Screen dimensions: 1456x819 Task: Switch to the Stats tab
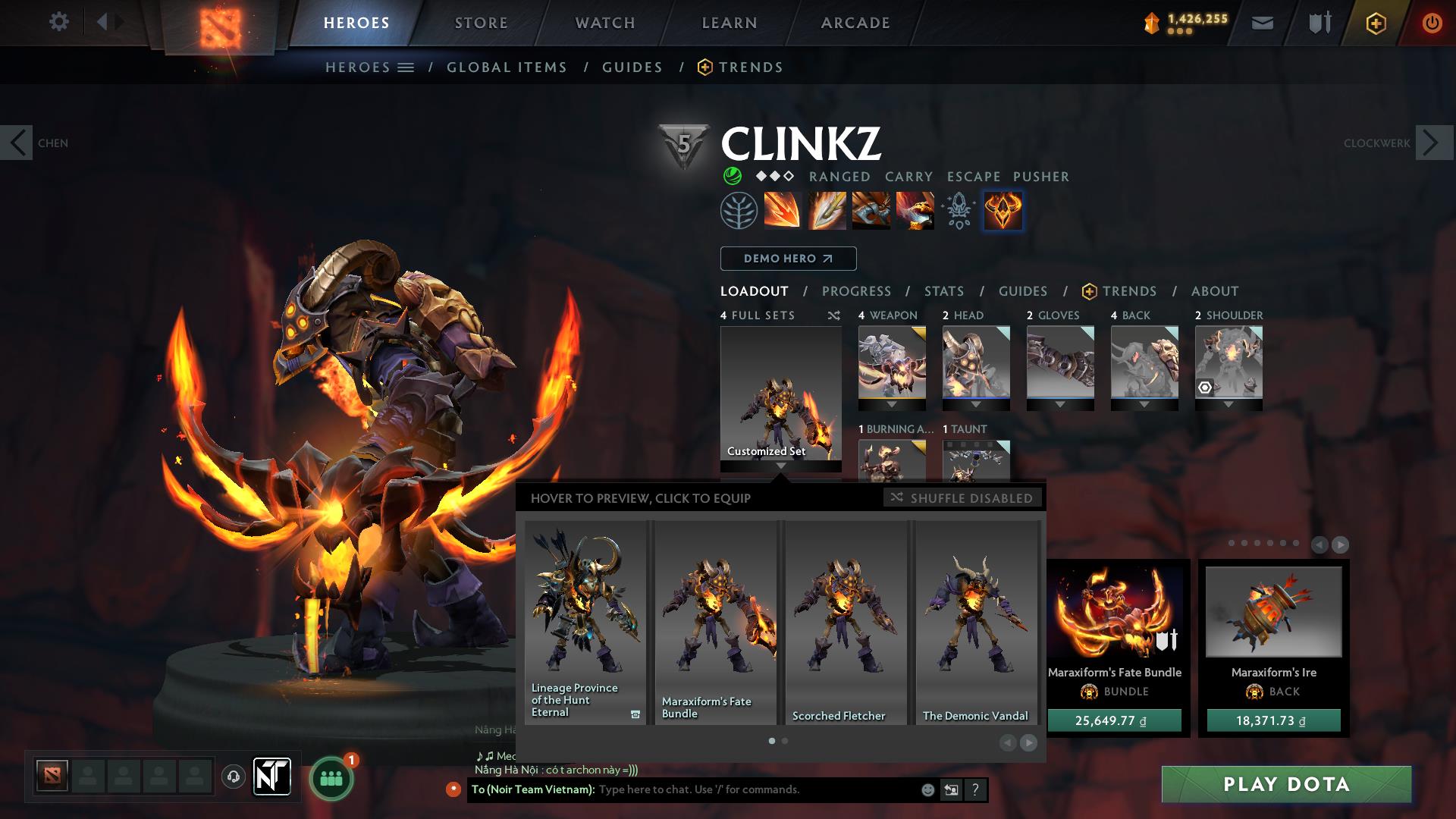click(x=943, y=291)
